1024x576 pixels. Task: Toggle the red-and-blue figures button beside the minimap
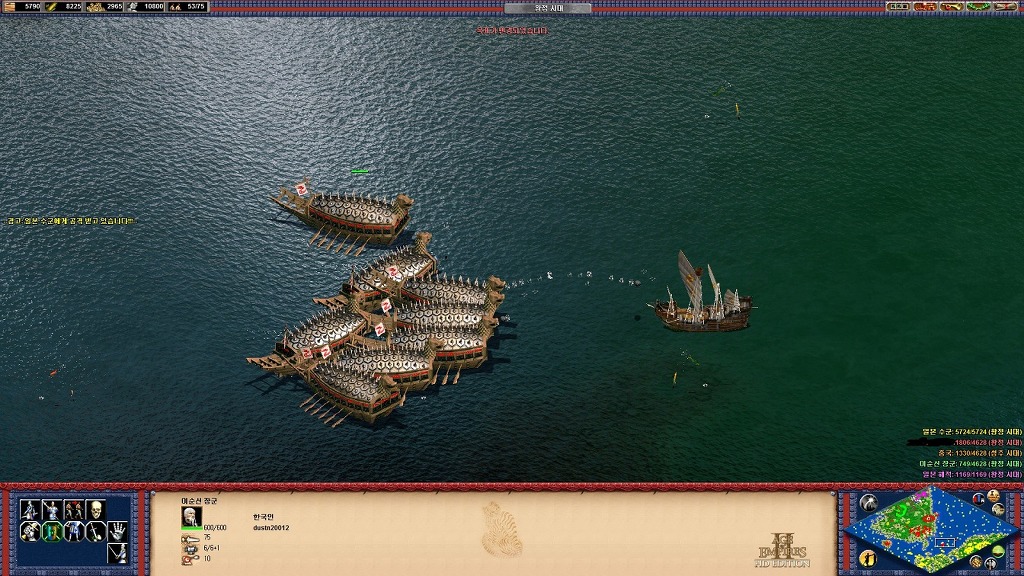point(978,498)
